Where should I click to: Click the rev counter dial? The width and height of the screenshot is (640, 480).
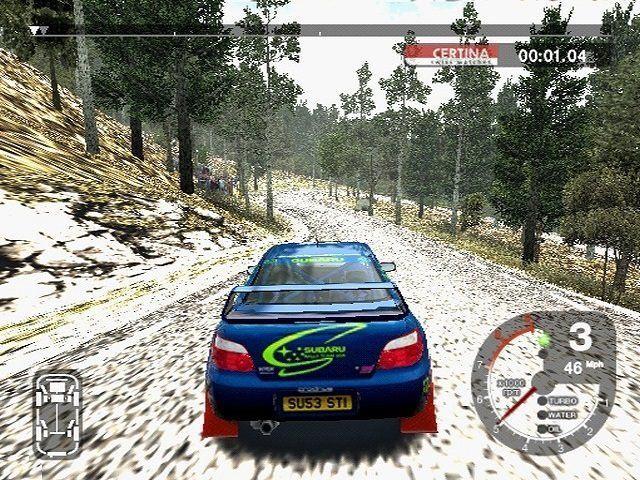point(520,385)
